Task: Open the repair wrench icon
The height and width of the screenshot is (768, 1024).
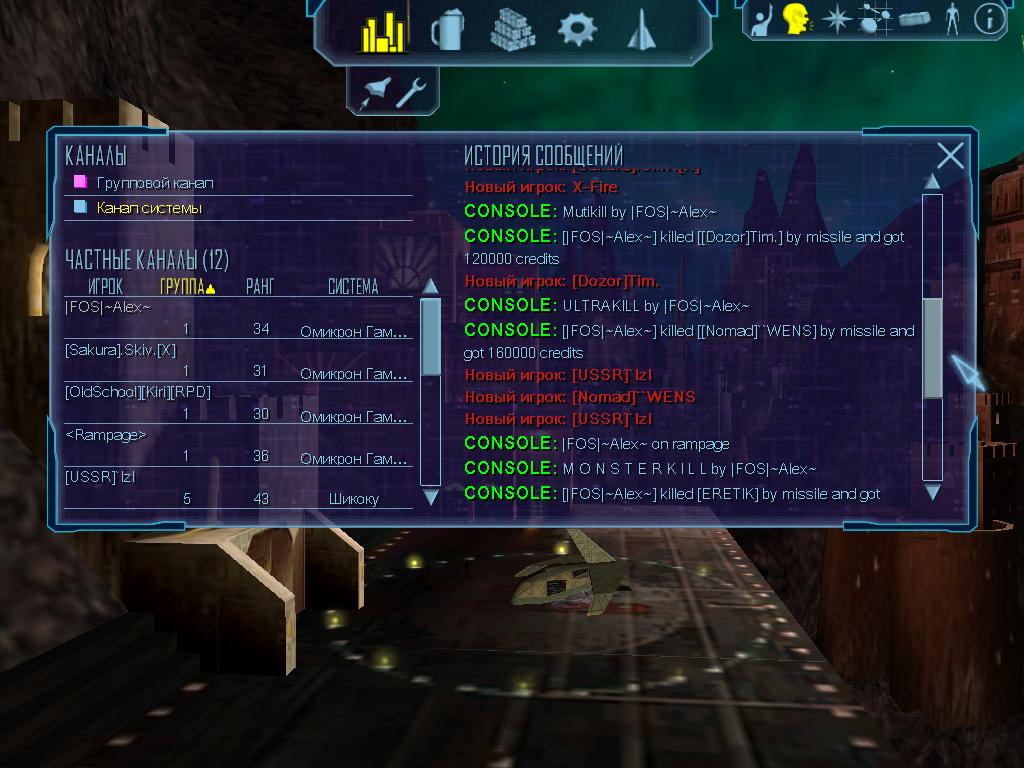Action: 411,92
